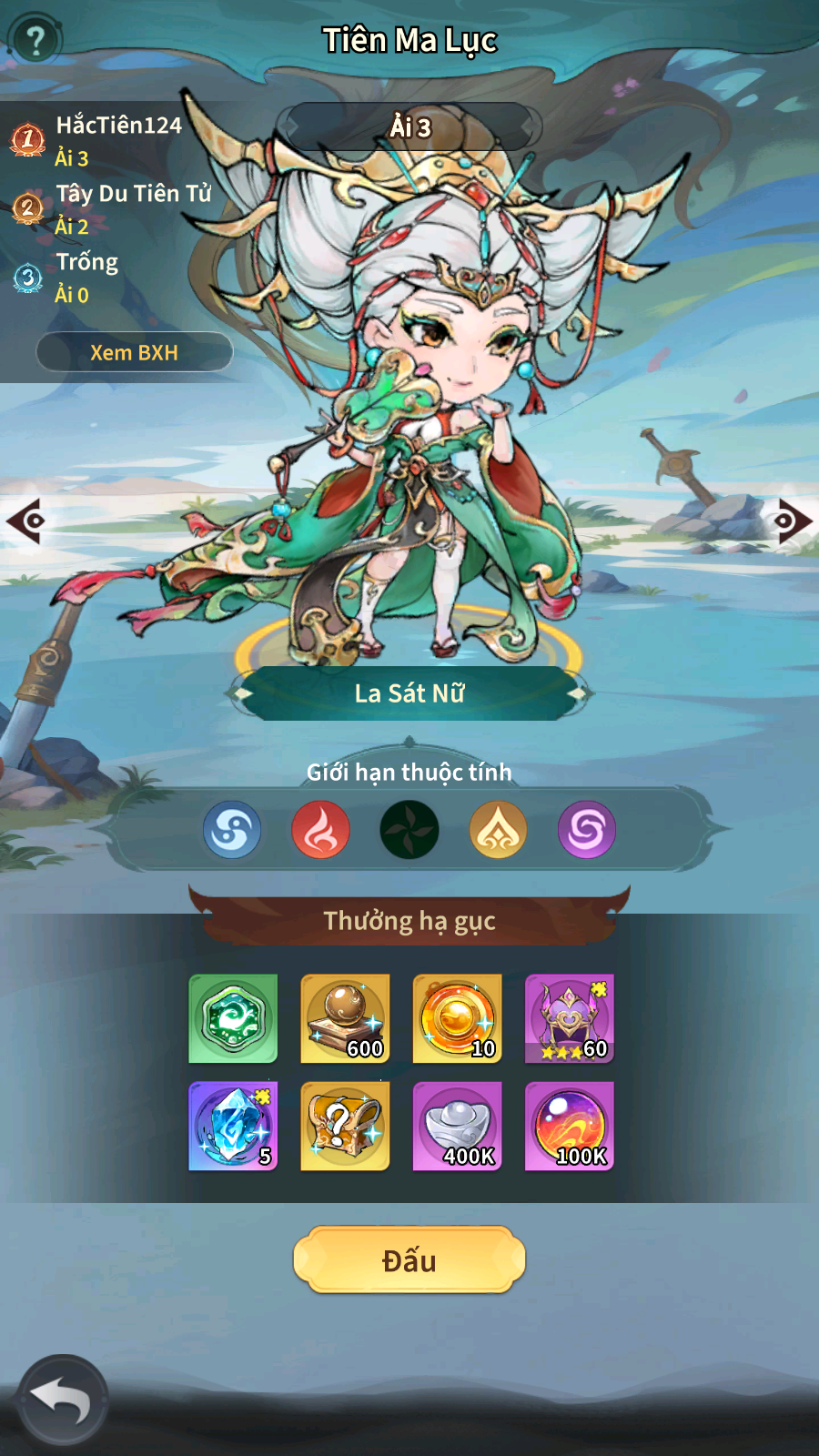Screen dimensions: 819x1456
Task: Inspect the silver ingot reward marked 400K
Action: click(457, 1126)
